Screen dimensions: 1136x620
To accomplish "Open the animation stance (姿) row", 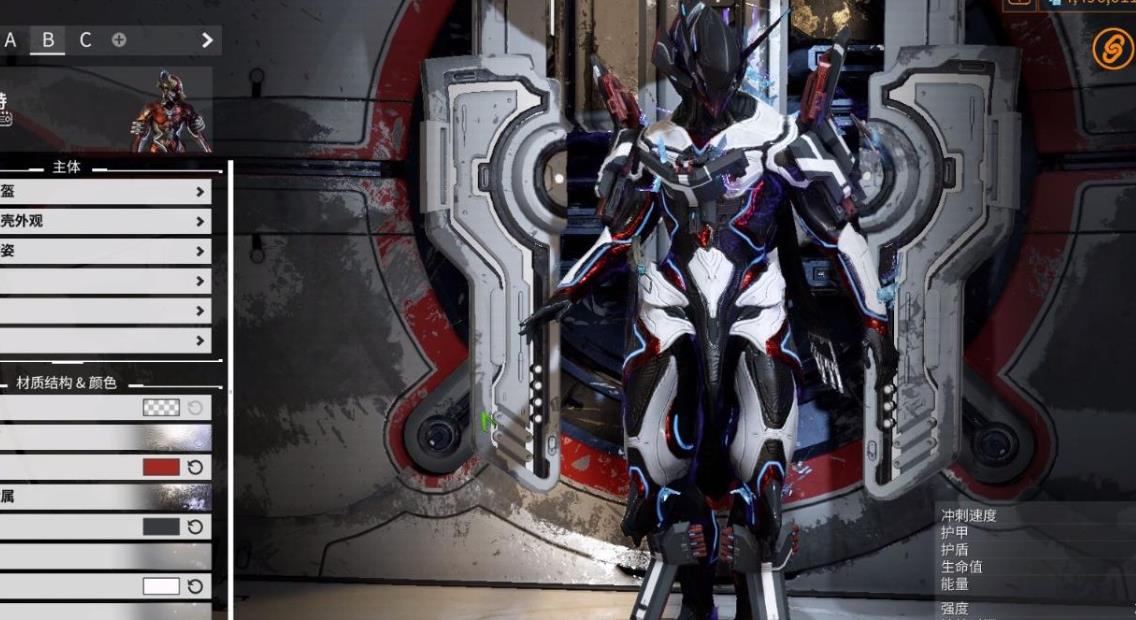I will 105,251.
